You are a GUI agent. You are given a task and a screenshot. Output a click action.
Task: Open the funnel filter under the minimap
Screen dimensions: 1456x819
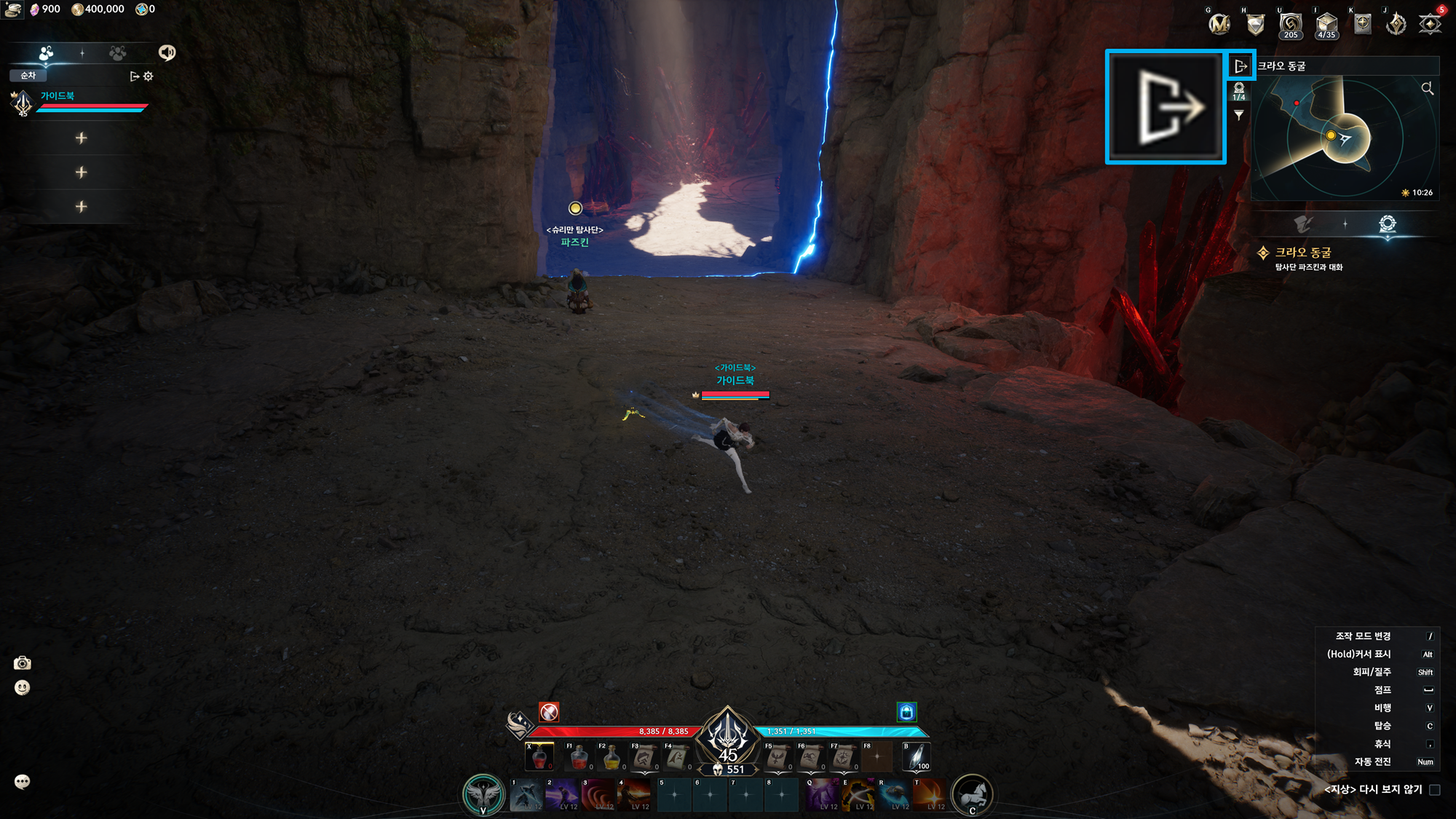click(1241, 114)
